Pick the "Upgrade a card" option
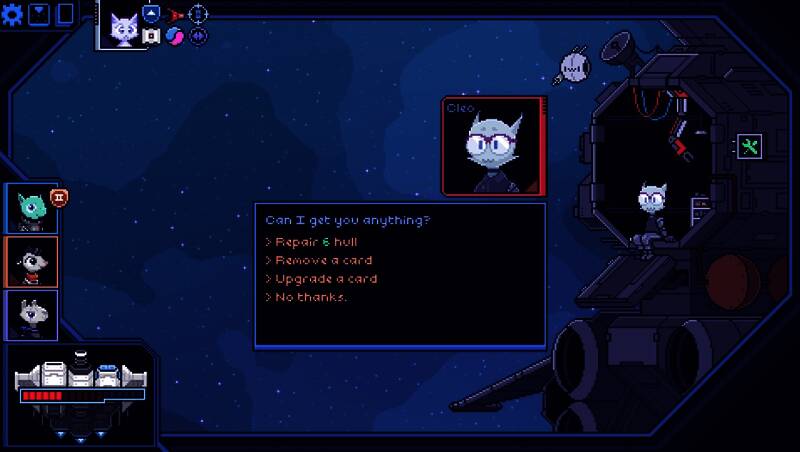 click(321, 279)
